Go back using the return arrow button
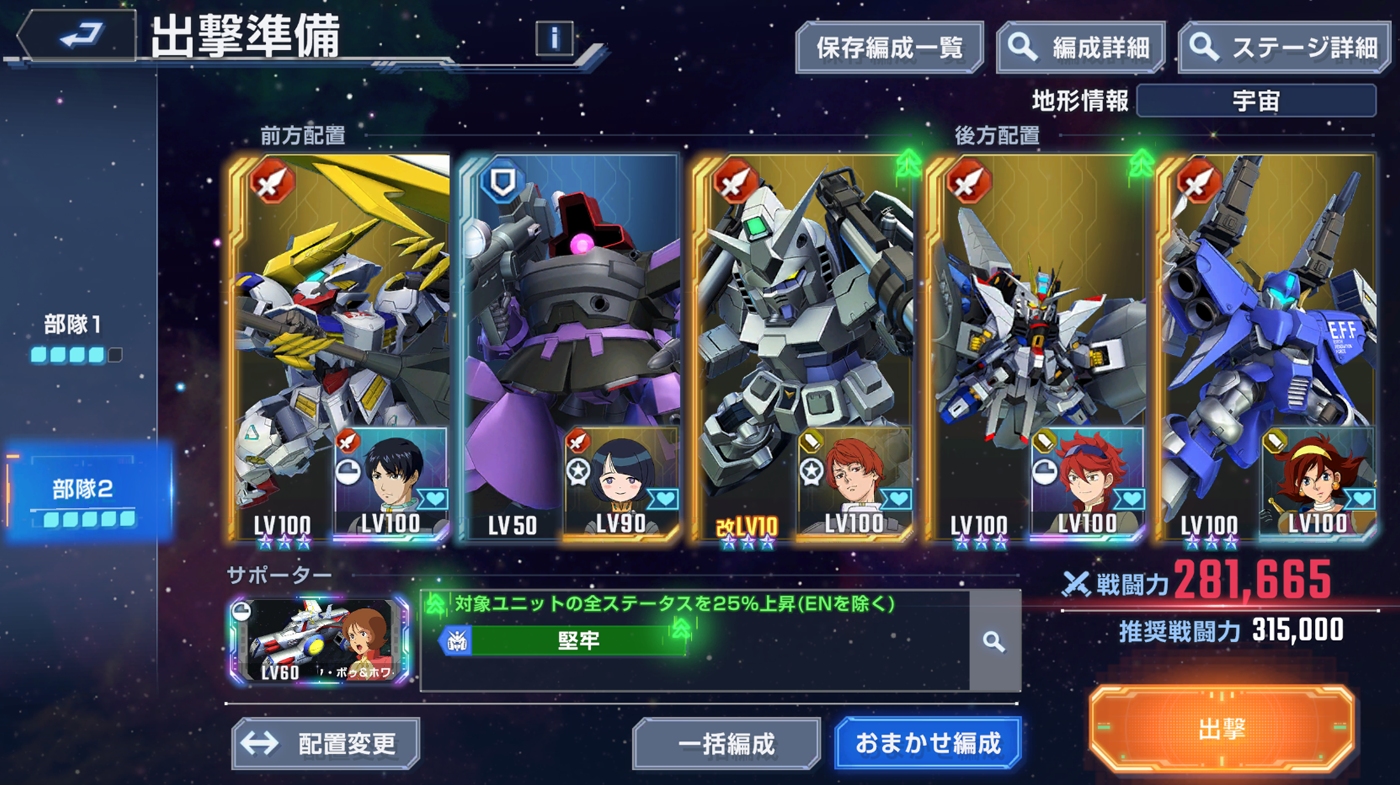The width and height of the screenshot is (1400, 785). [76, 37]
